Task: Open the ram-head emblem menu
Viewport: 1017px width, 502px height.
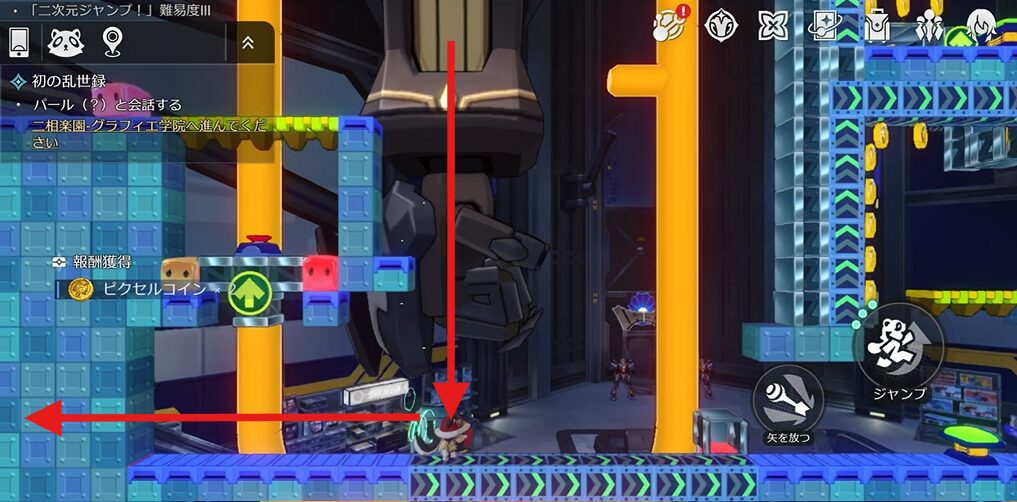Action: point(722,25)
